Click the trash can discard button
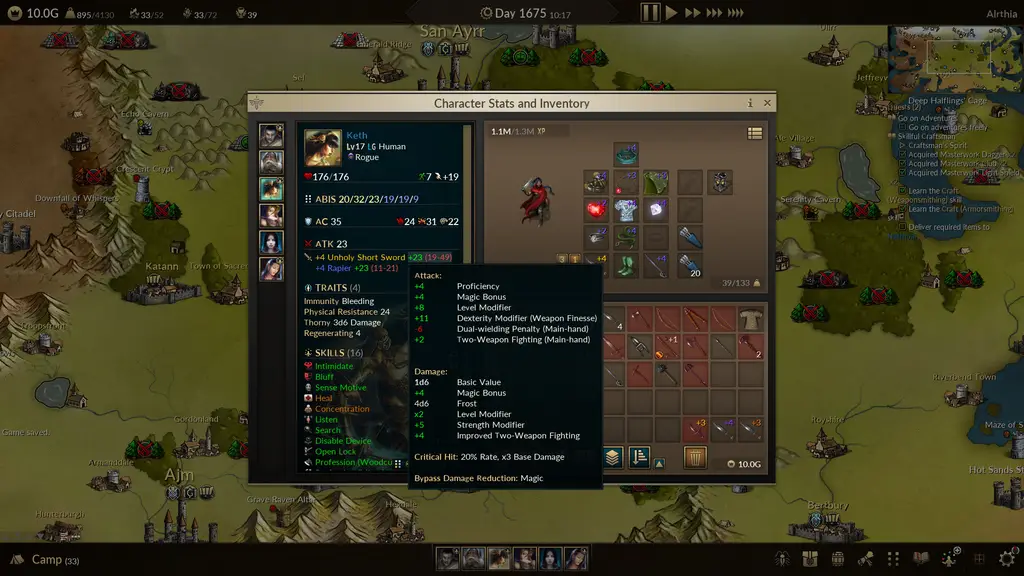The image size is (1024, 576). coord(695,458)
